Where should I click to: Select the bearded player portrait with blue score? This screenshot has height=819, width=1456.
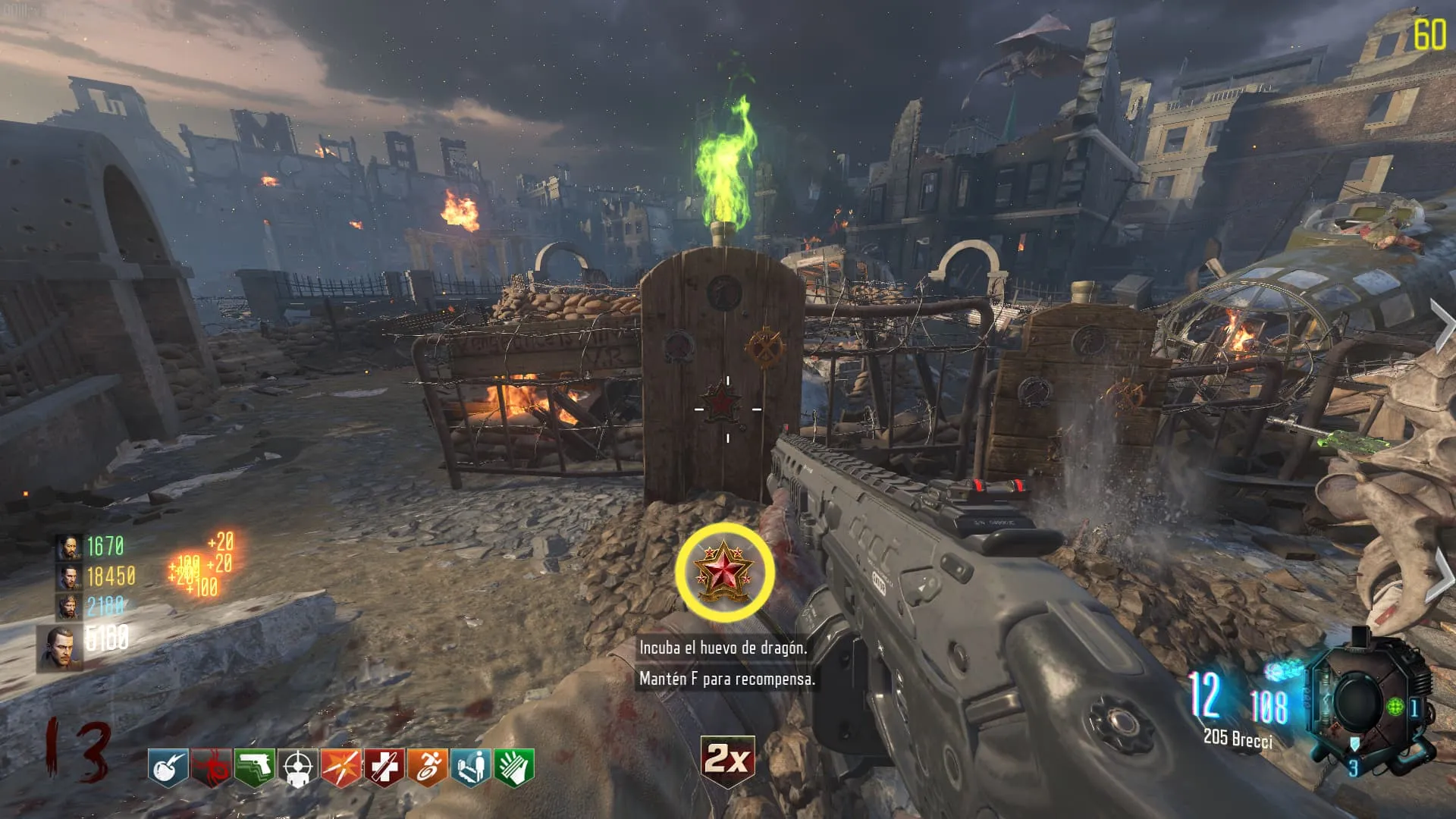point(68,607)
